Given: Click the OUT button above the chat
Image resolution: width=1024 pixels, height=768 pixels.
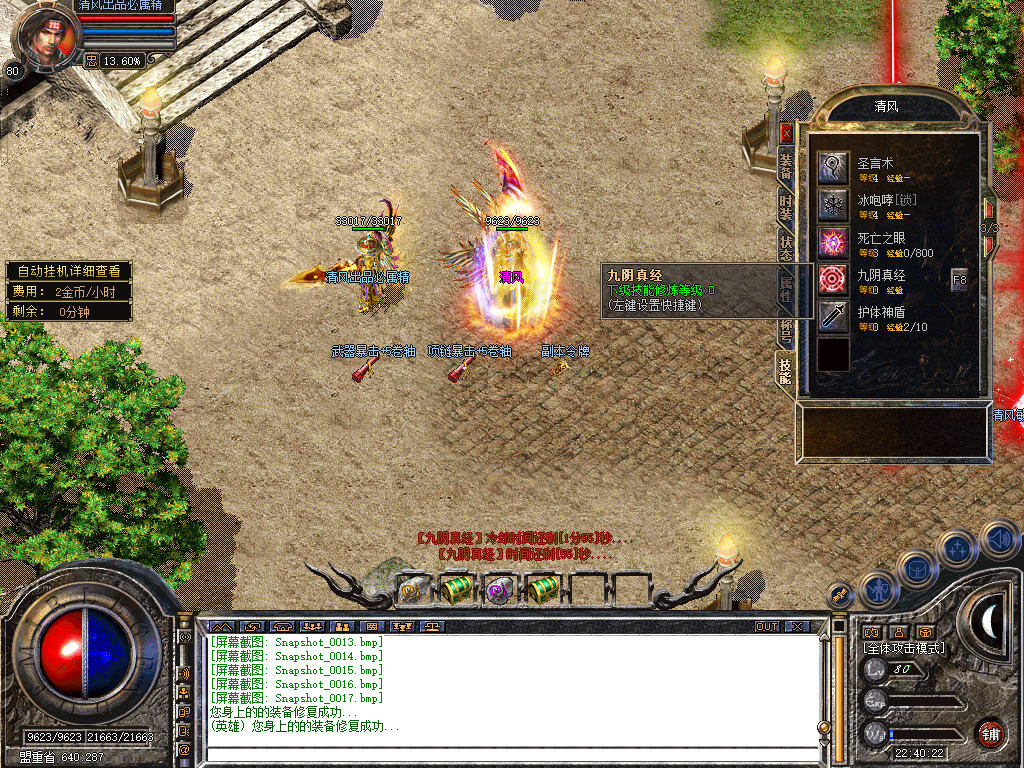Looking at the screenshot, I should 766,626.
